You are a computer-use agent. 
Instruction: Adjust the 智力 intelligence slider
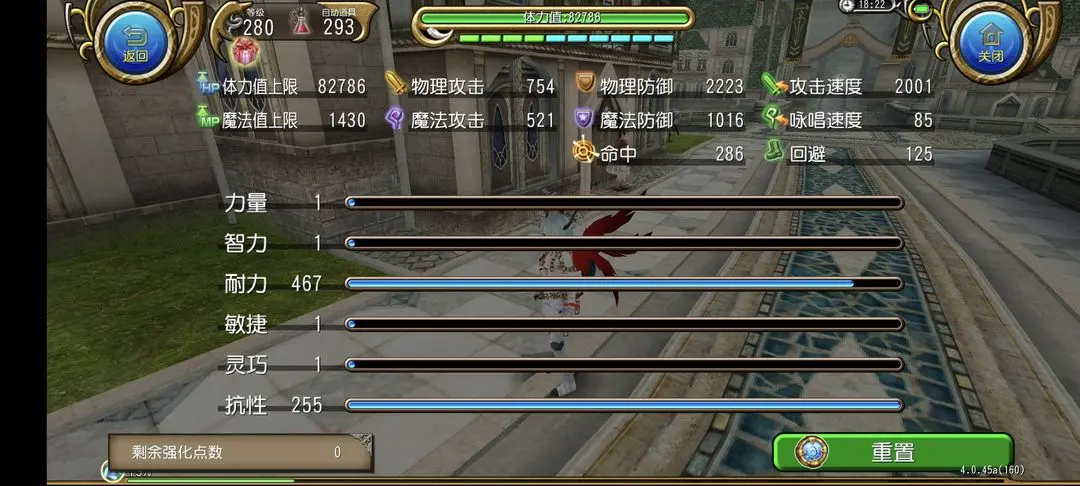pyautogui.click(x=624, y=243)
